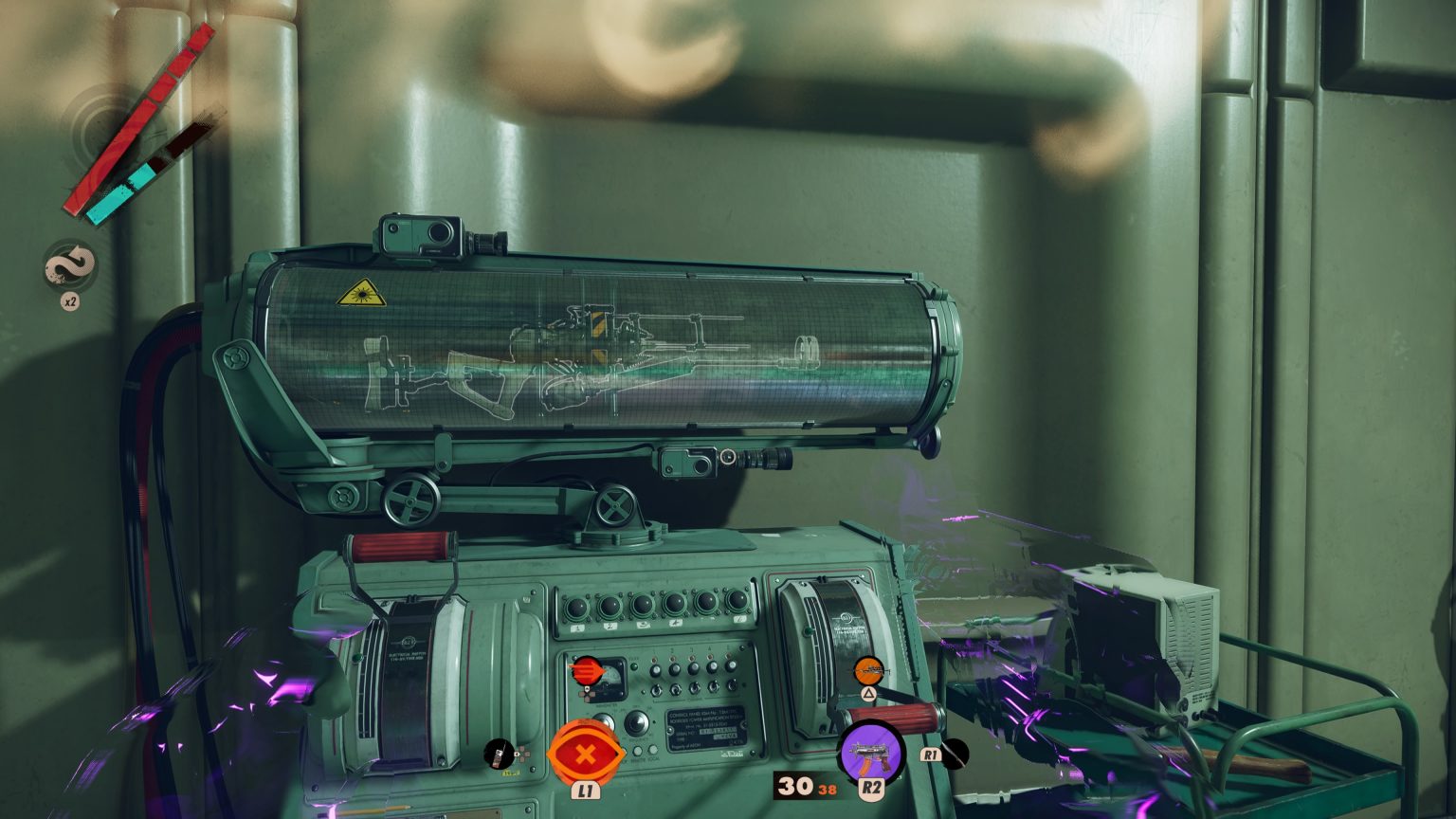Click the white Reprise swirl arrow icon
Viewport: 1456px width, 819px height.
(68, 264)
